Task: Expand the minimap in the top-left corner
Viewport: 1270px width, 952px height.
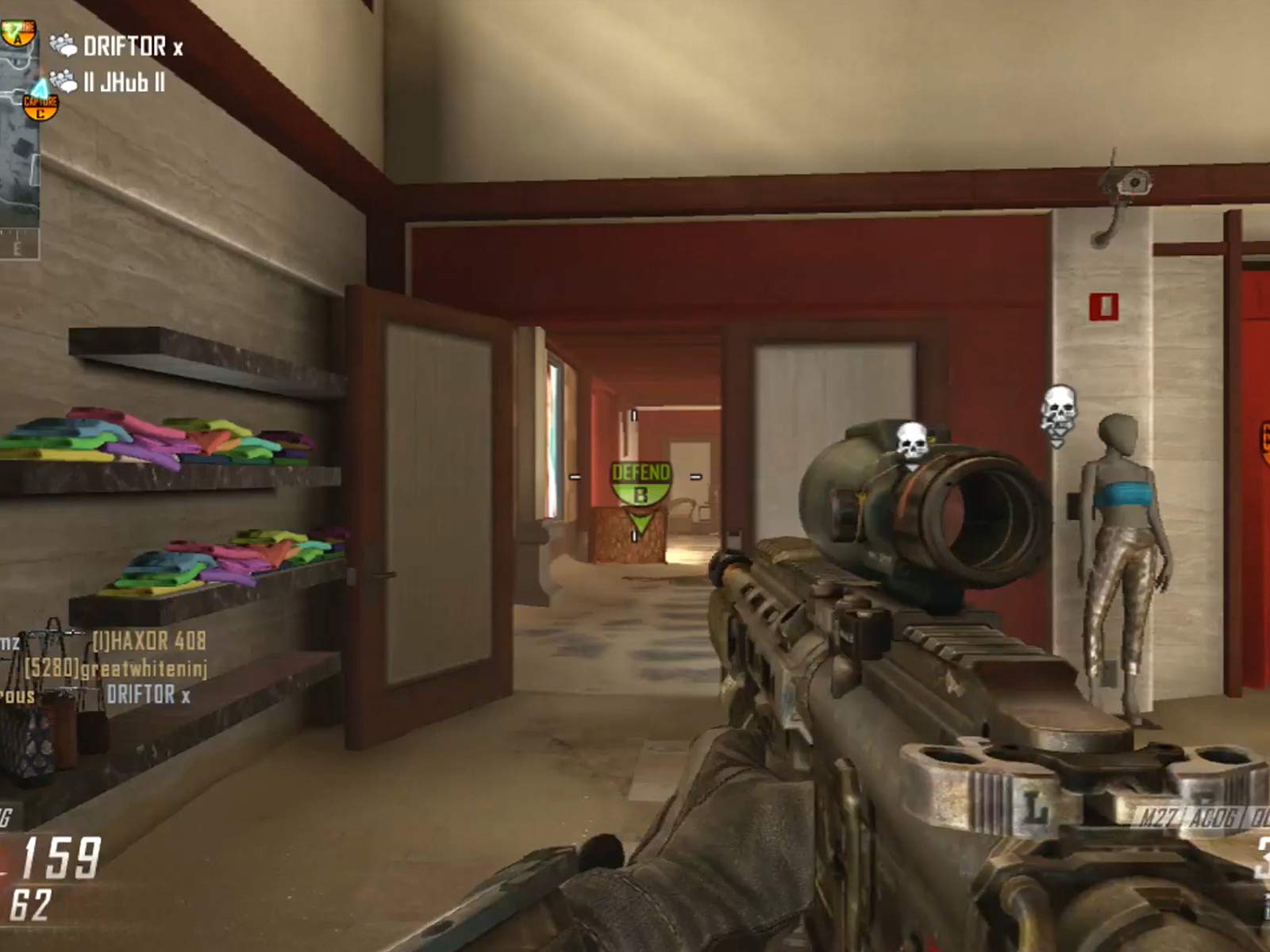Action: 20,175
